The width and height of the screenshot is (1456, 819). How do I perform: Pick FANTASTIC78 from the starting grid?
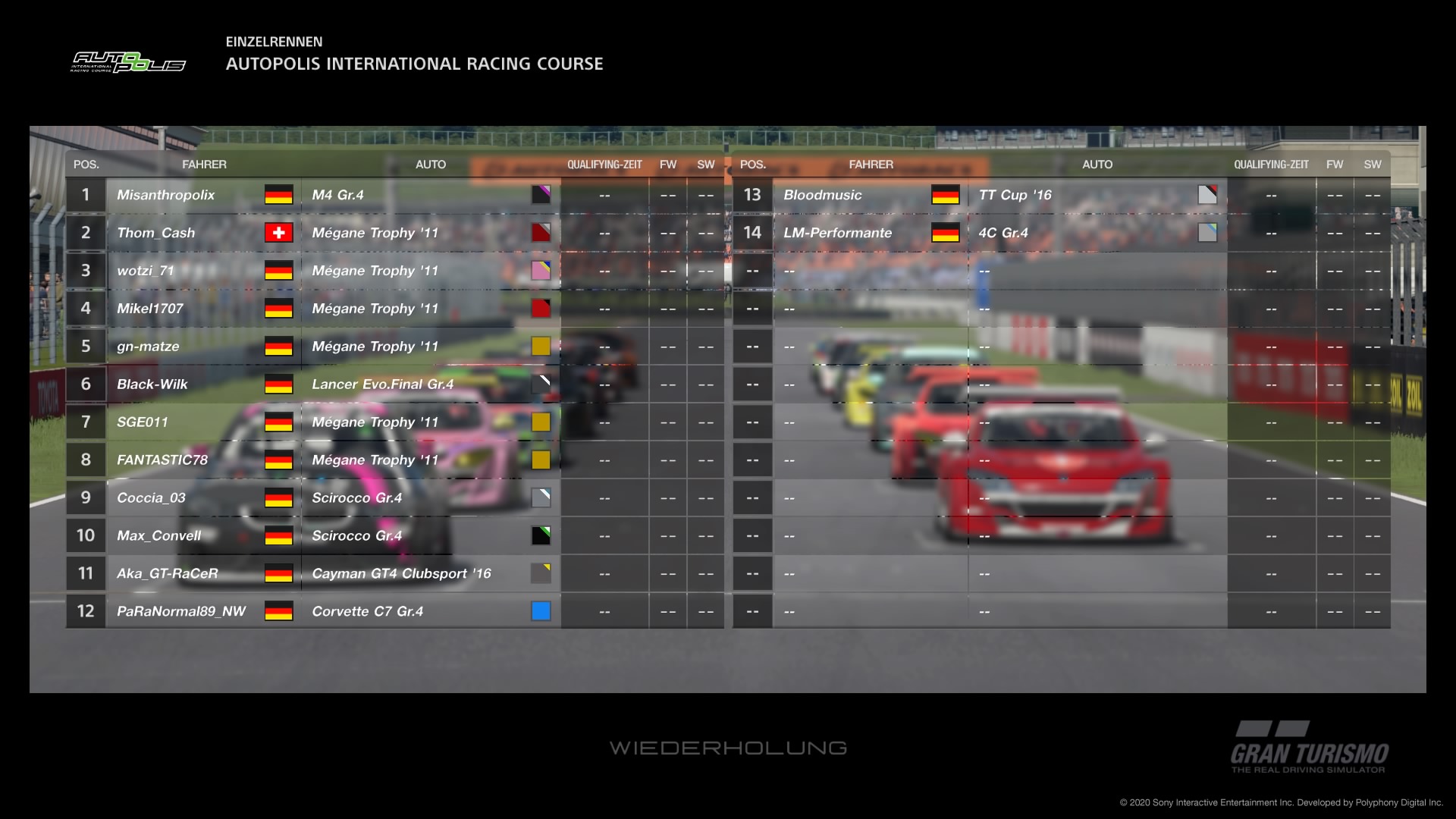click(162, 460)
